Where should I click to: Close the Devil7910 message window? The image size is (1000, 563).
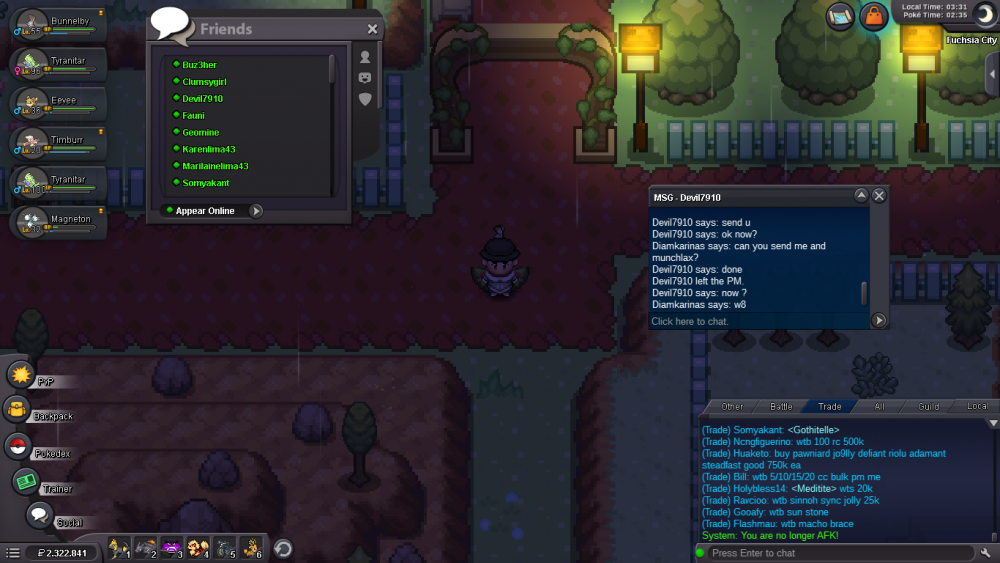click(879, 196)
